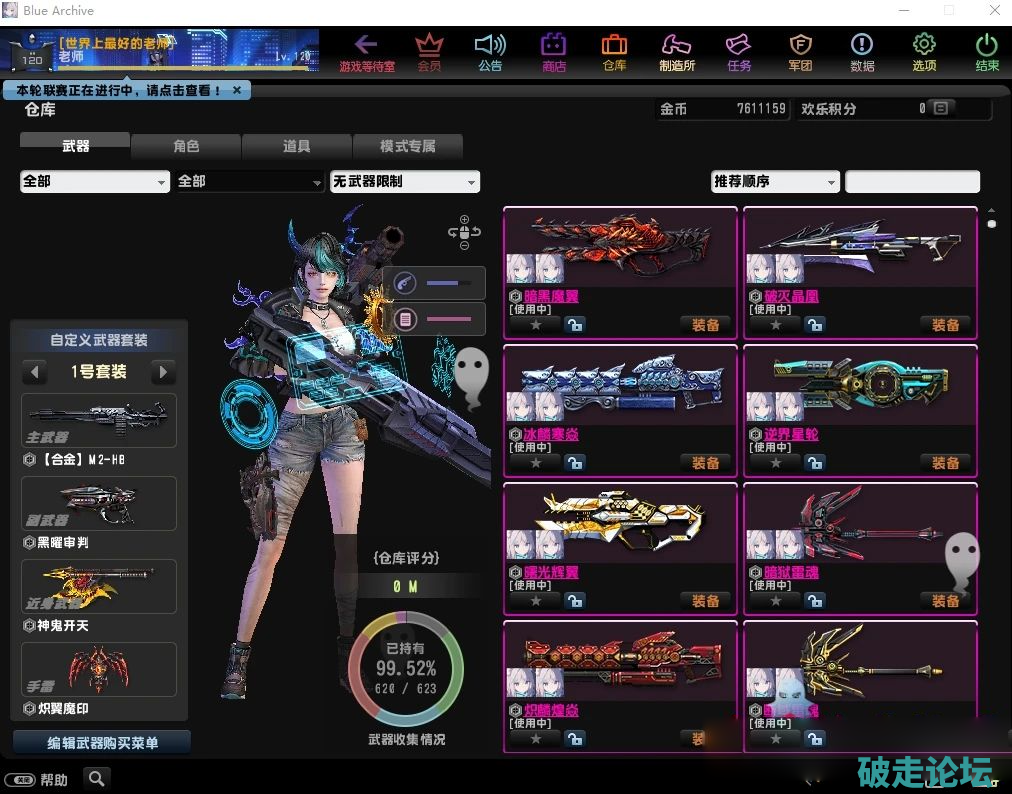Image resolution: width=1012 pixels, height=794 pixels.
Task: Open the 选项 options menu
Action: [924, 52]
